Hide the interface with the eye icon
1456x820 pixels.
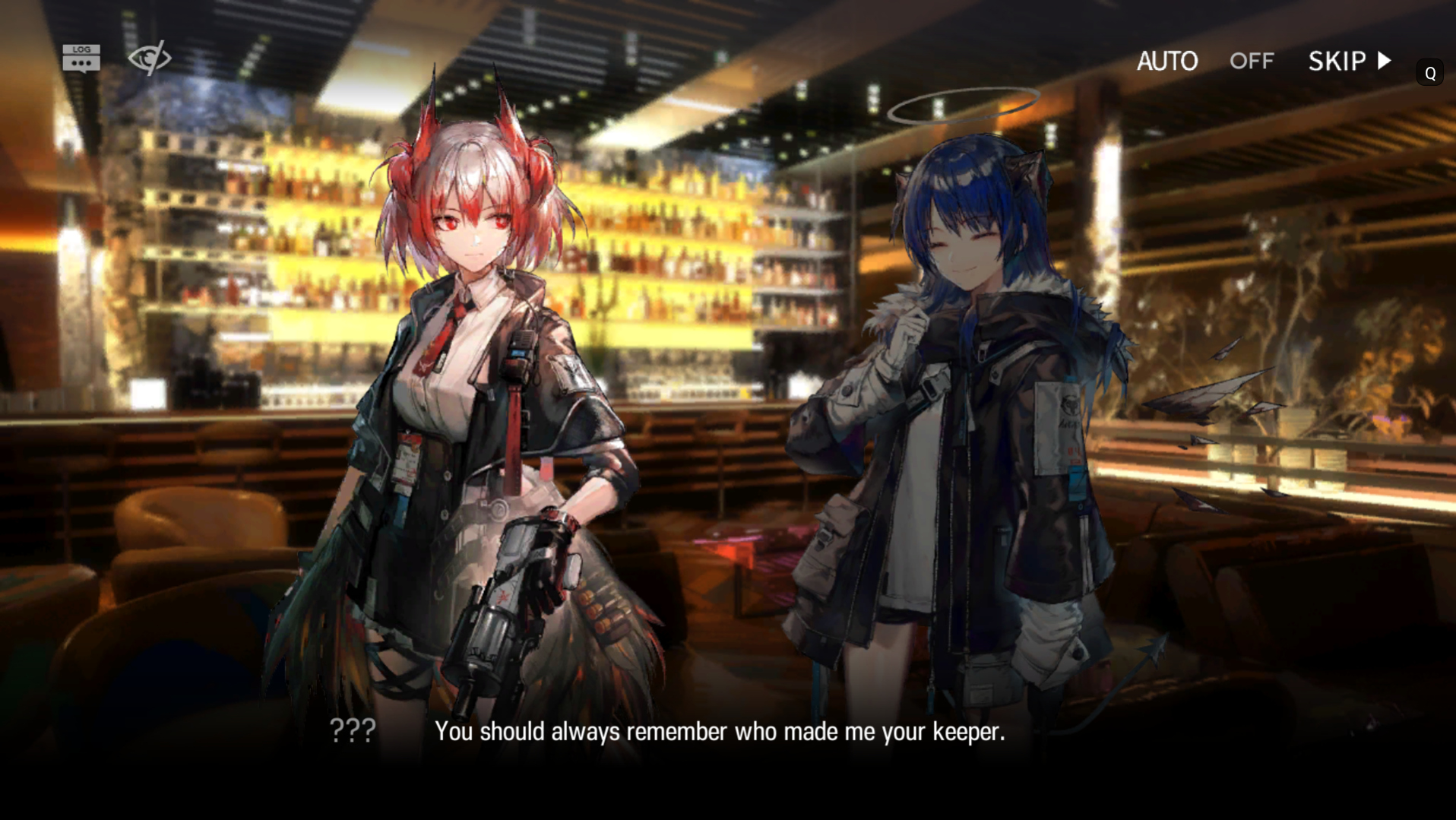tap(149, 58)
